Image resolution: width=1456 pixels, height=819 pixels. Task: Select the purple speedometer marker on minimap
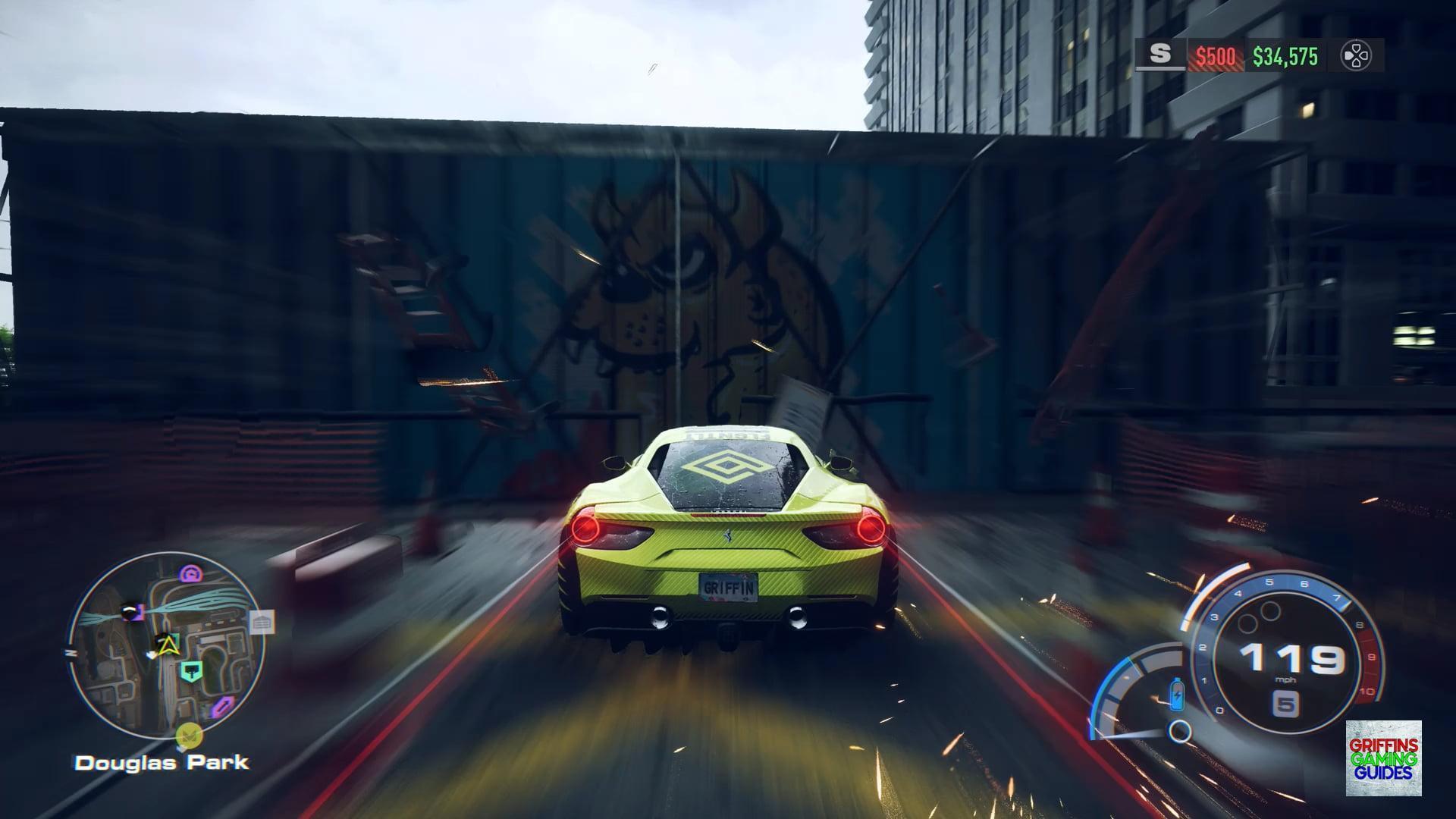tap(190, 574)
